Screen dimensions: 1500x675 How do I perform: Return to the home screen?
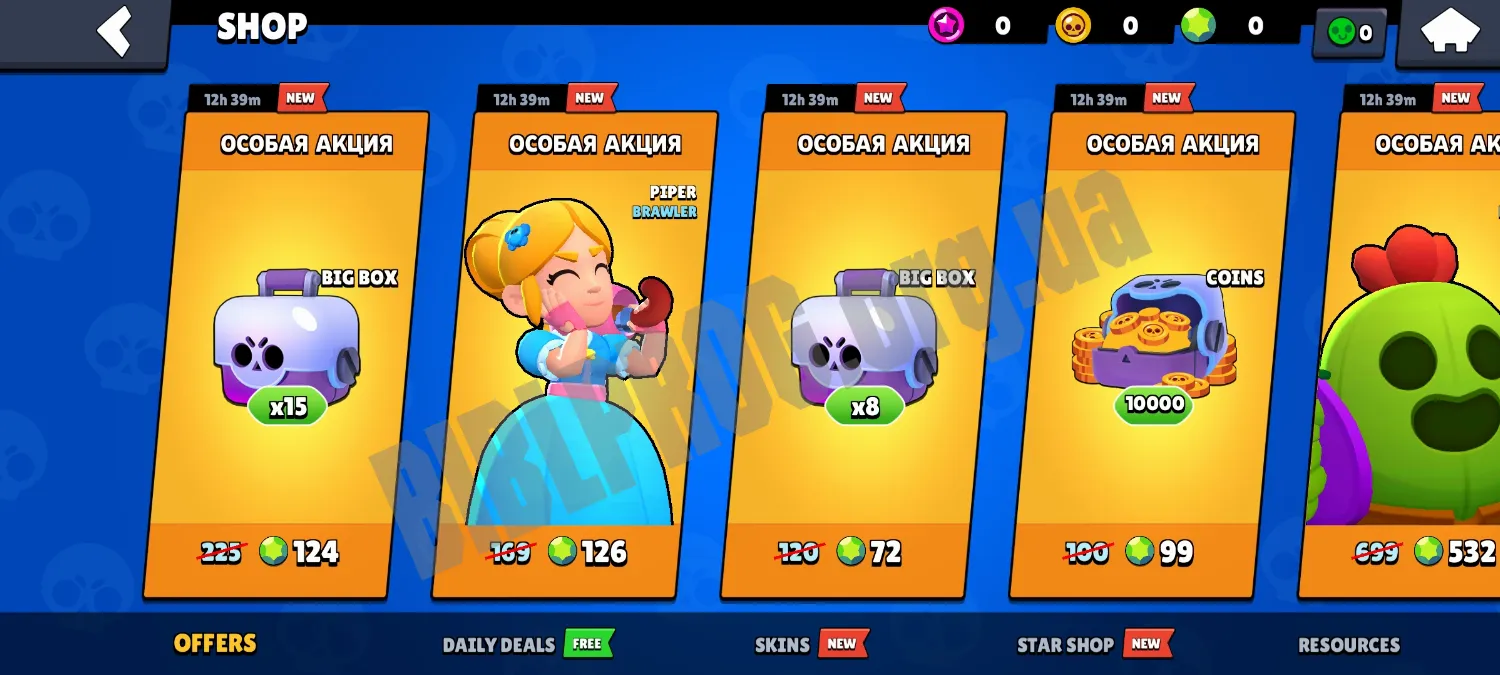(1449, 32)
